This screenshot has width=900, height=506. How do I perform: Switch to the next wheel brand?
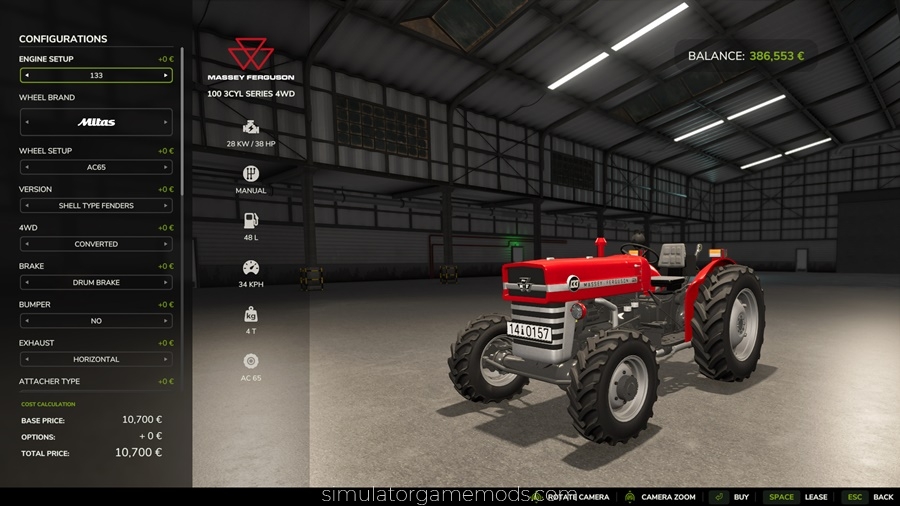[x=166, y=122]
